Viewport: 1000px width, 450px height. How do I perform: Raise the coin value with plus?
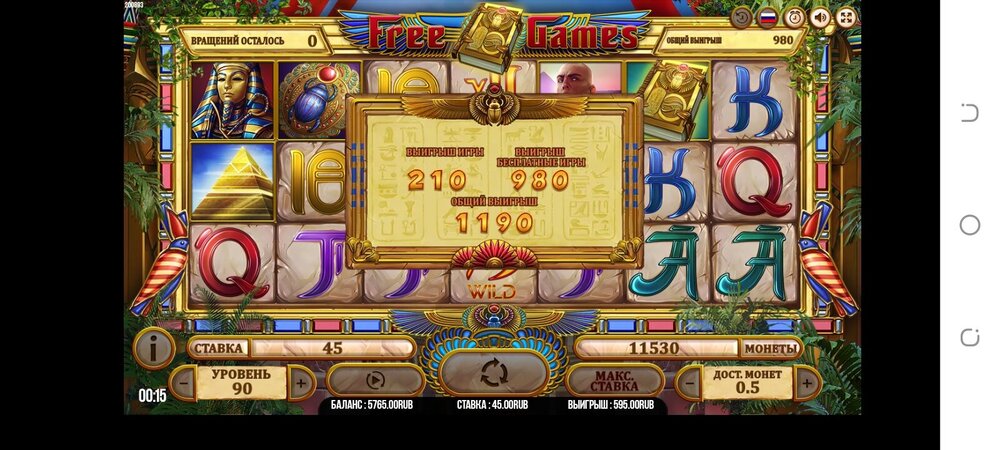point(807,382)
